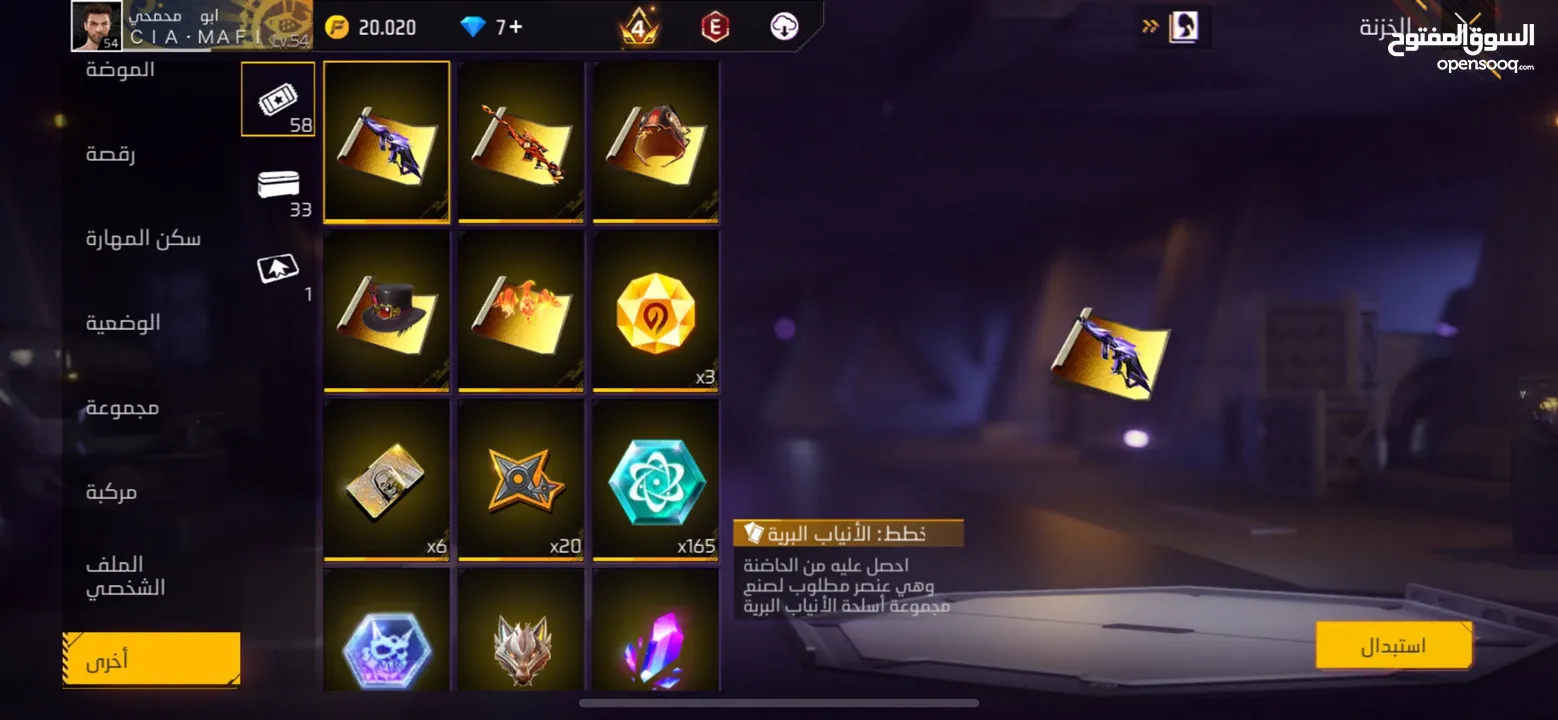Choose the الوضعية category
This screenshot has width=1558, height=720.
coord(123,322)
